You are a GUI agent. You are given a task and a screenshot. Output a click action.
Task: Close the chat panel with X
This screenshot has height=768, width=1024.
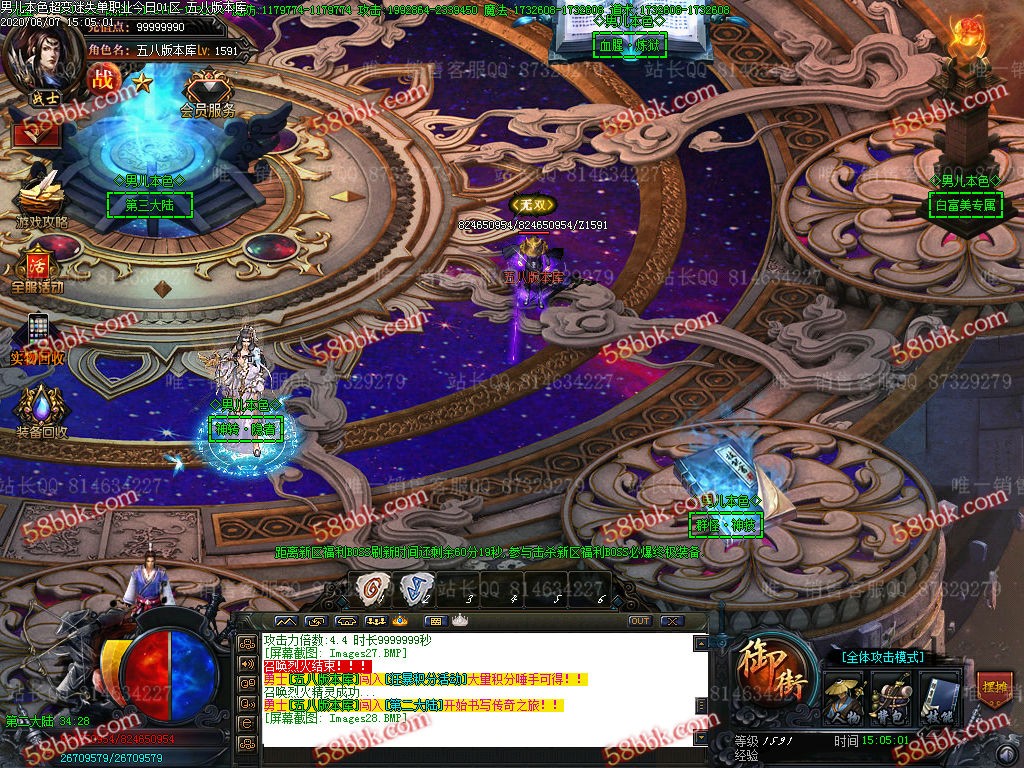pyautogui.click(x=672, y=621)
